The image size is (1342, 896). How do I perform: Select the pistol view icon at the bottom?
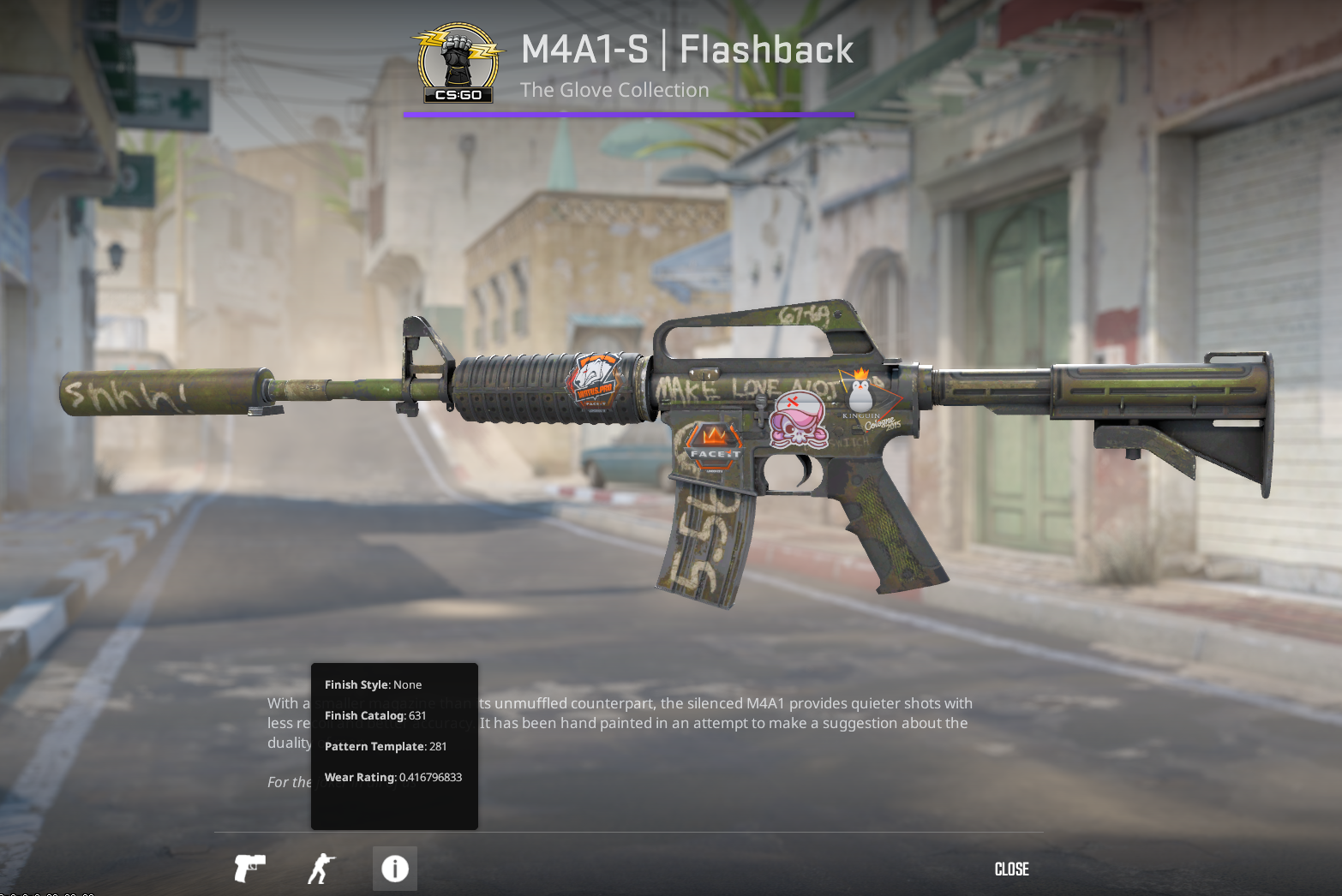click(249, 869)
